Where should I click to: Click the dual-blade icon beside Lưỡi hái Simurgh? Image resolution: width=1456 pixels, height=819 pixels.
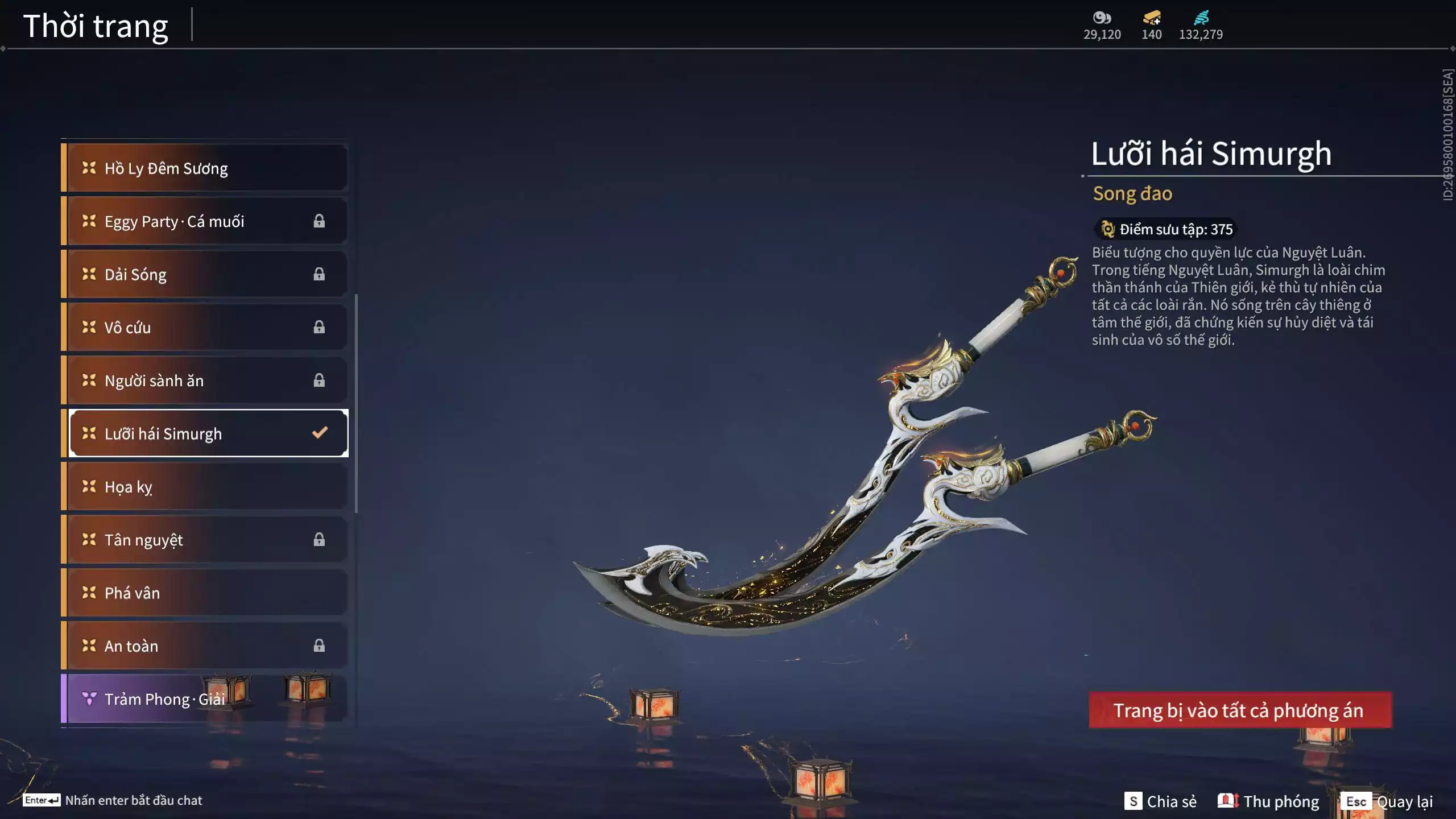(88, 433)
